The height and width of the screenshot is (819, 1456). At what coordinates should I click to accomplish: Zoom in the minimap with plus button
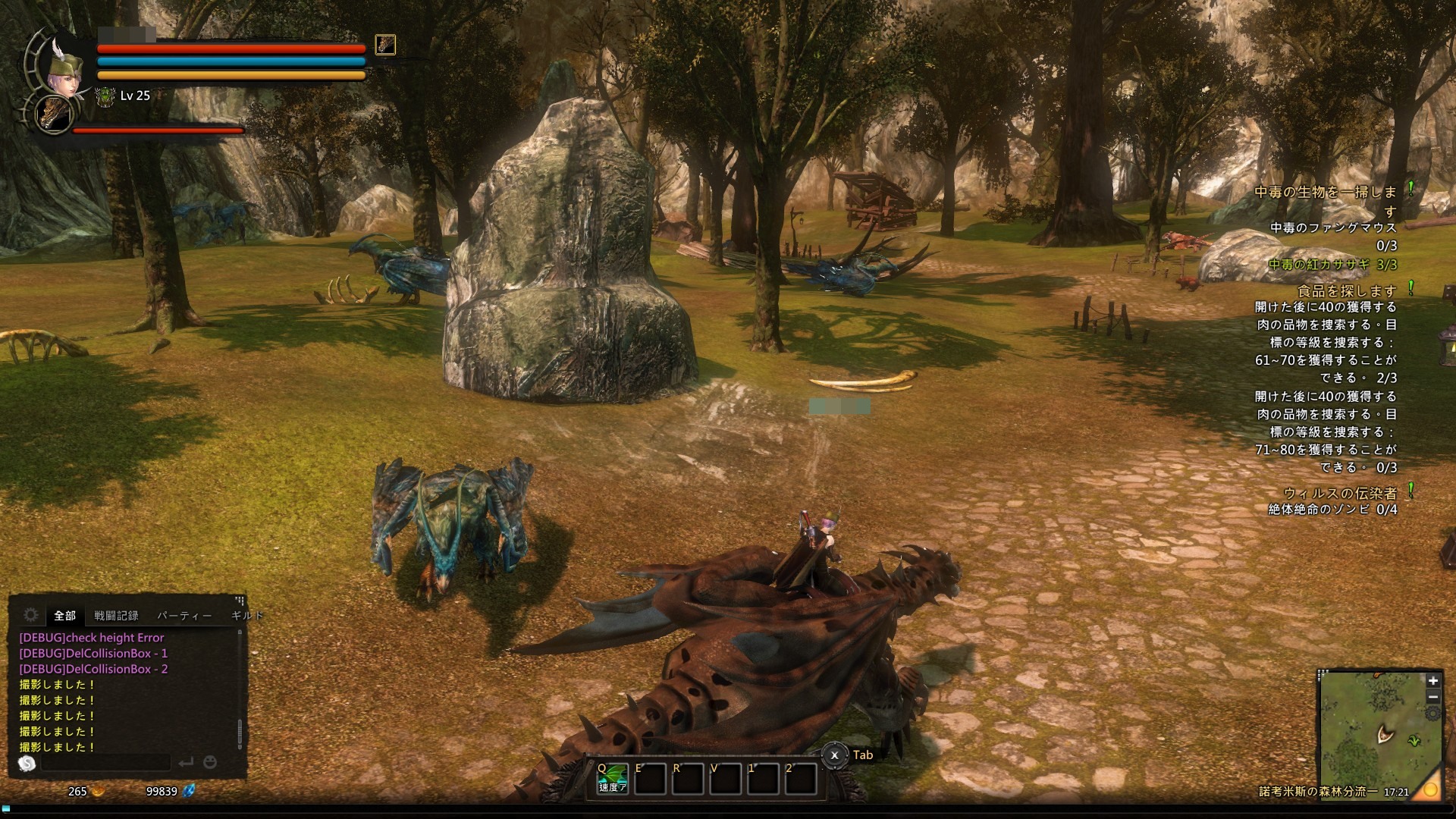[1432, 681]
